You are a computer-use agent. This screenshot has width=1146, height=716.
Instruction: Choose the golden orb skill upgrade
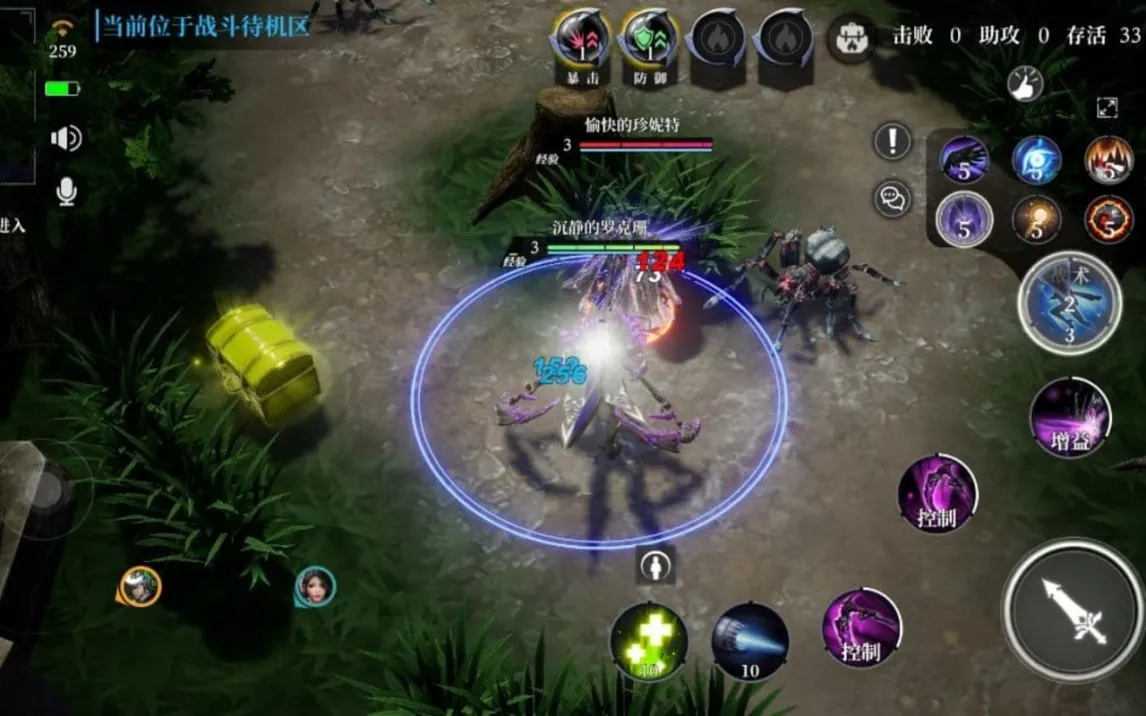1036,219
